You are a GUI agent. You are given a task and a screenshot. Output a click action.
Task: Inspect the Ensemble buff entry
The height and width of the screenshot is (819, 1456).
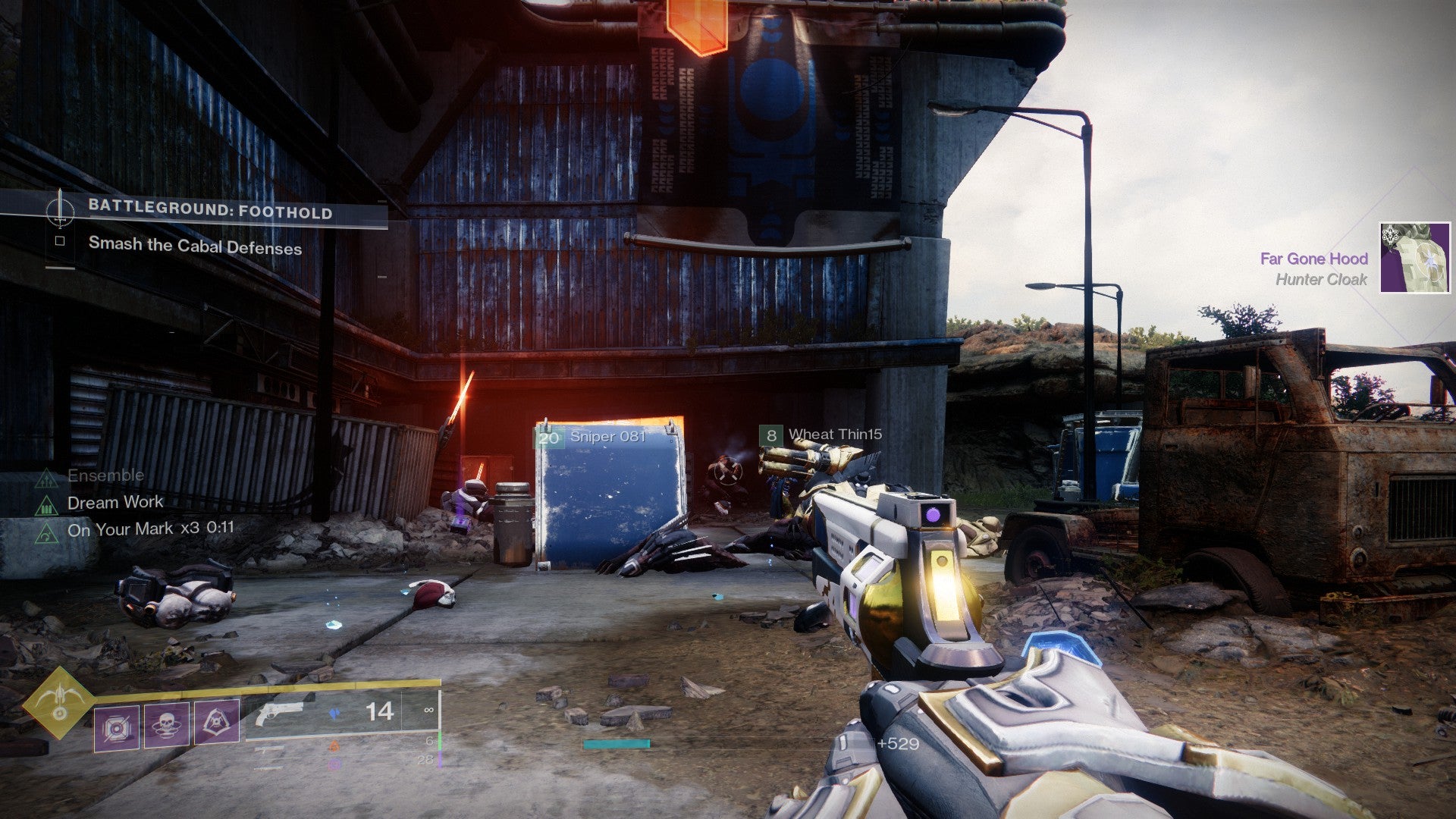click(x=105, y=475)
